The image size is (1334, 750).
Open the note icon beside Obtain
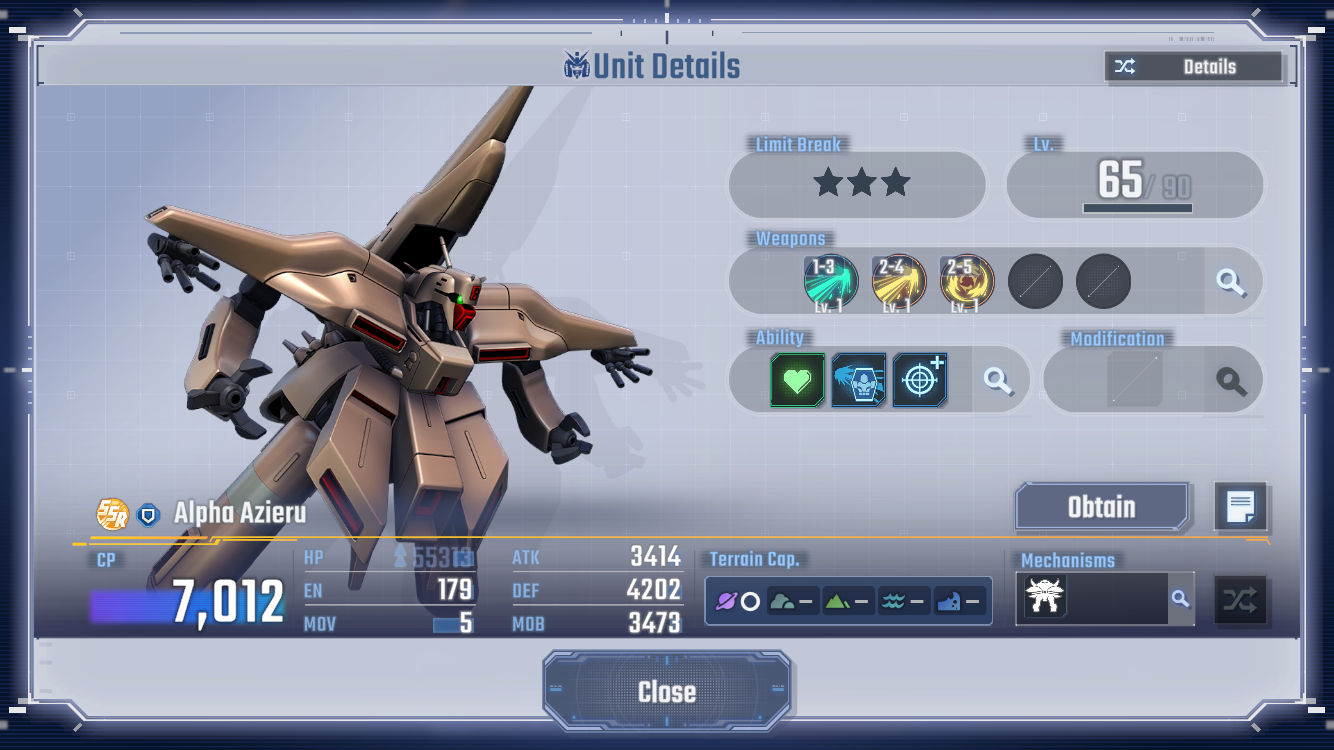pyautogui.click(x=1240, y=507)
